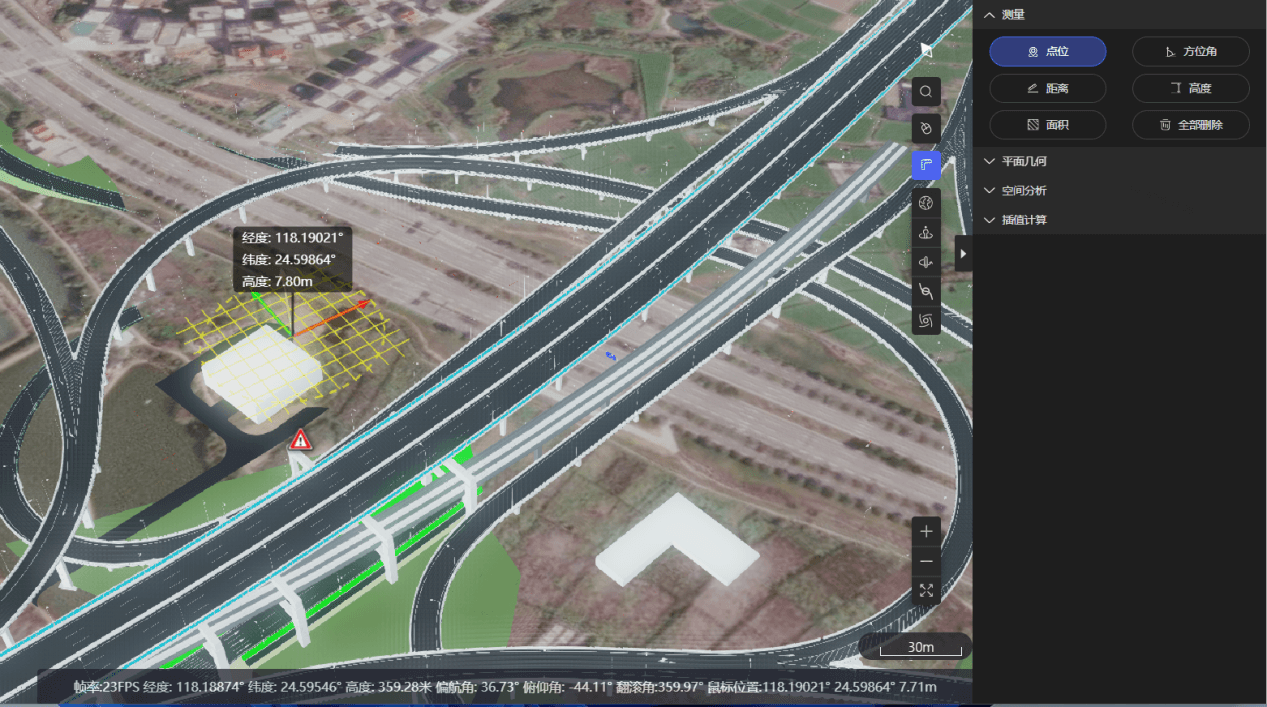Pick the 高度 height measurement tool
1267x707 pixels.
(x=1190, y=88)
